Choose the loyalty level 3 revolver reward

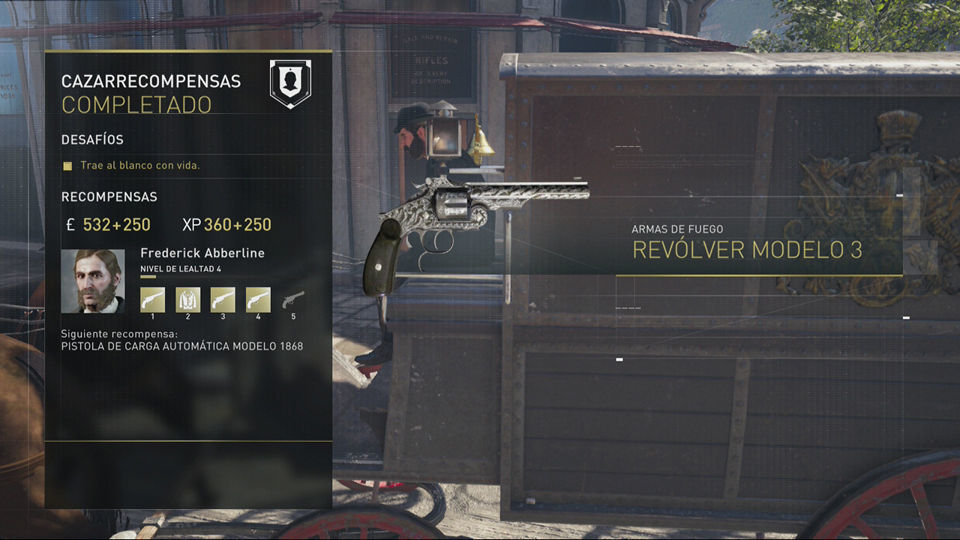pos(223,299)
